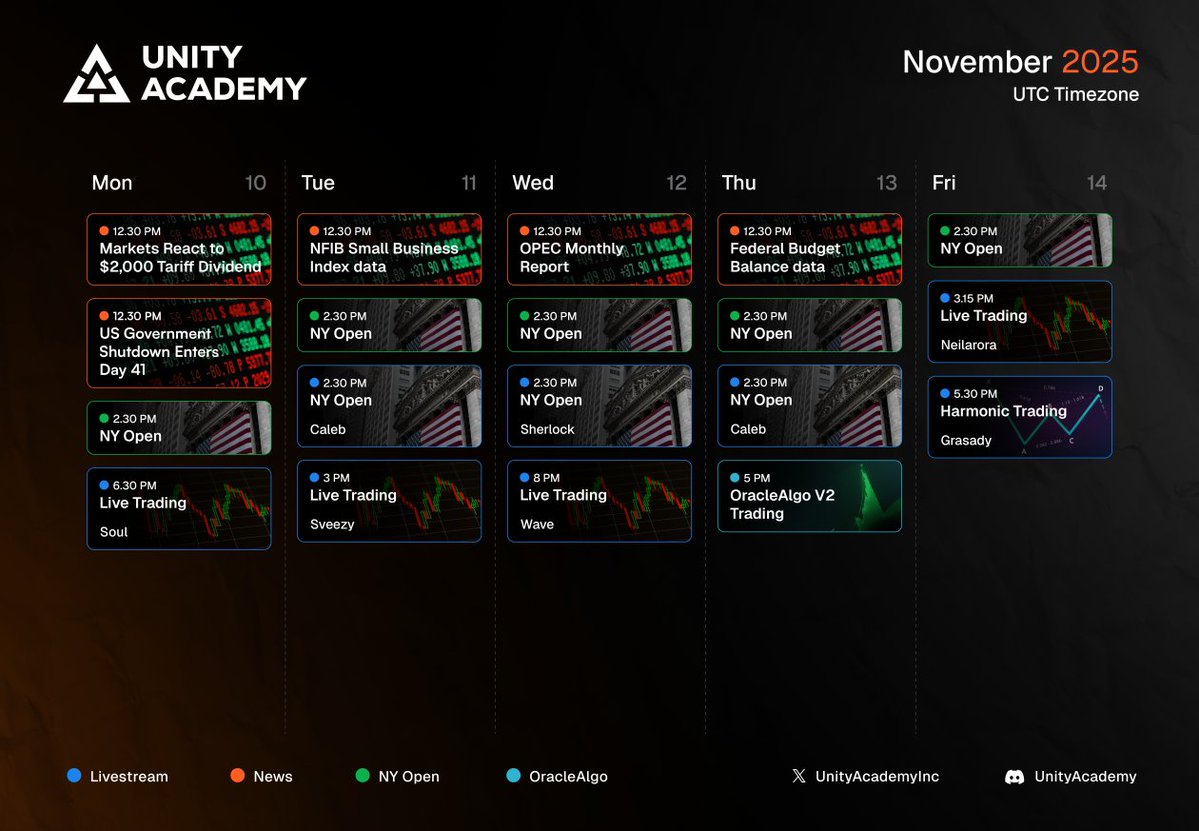Click the Unity Academy logo
This screenshot has width=1199, height=831.
pos(185,73)
